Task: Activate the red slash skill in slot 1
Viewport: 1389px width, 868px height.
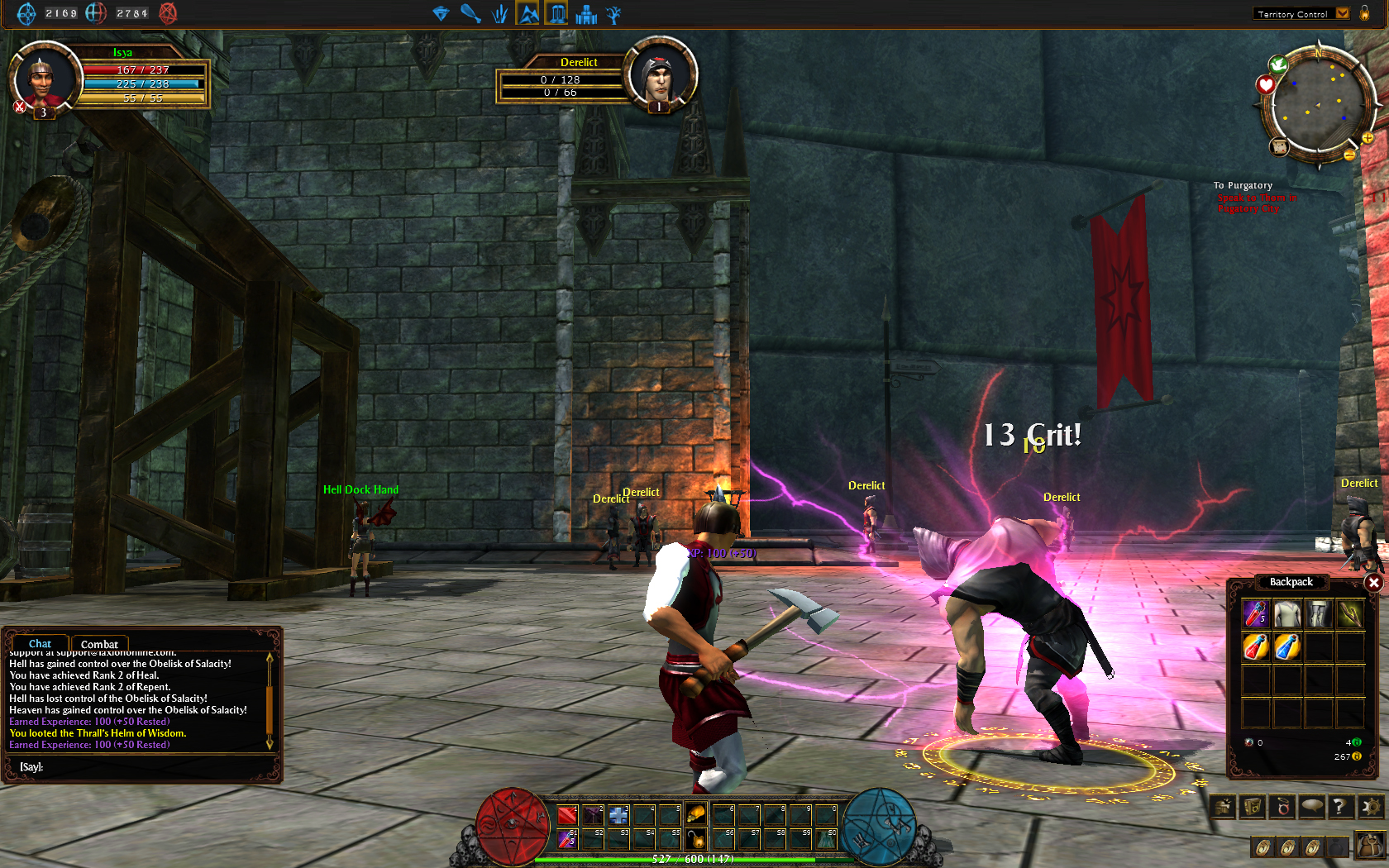Action: pyautogui.click(x=566, y=815)
